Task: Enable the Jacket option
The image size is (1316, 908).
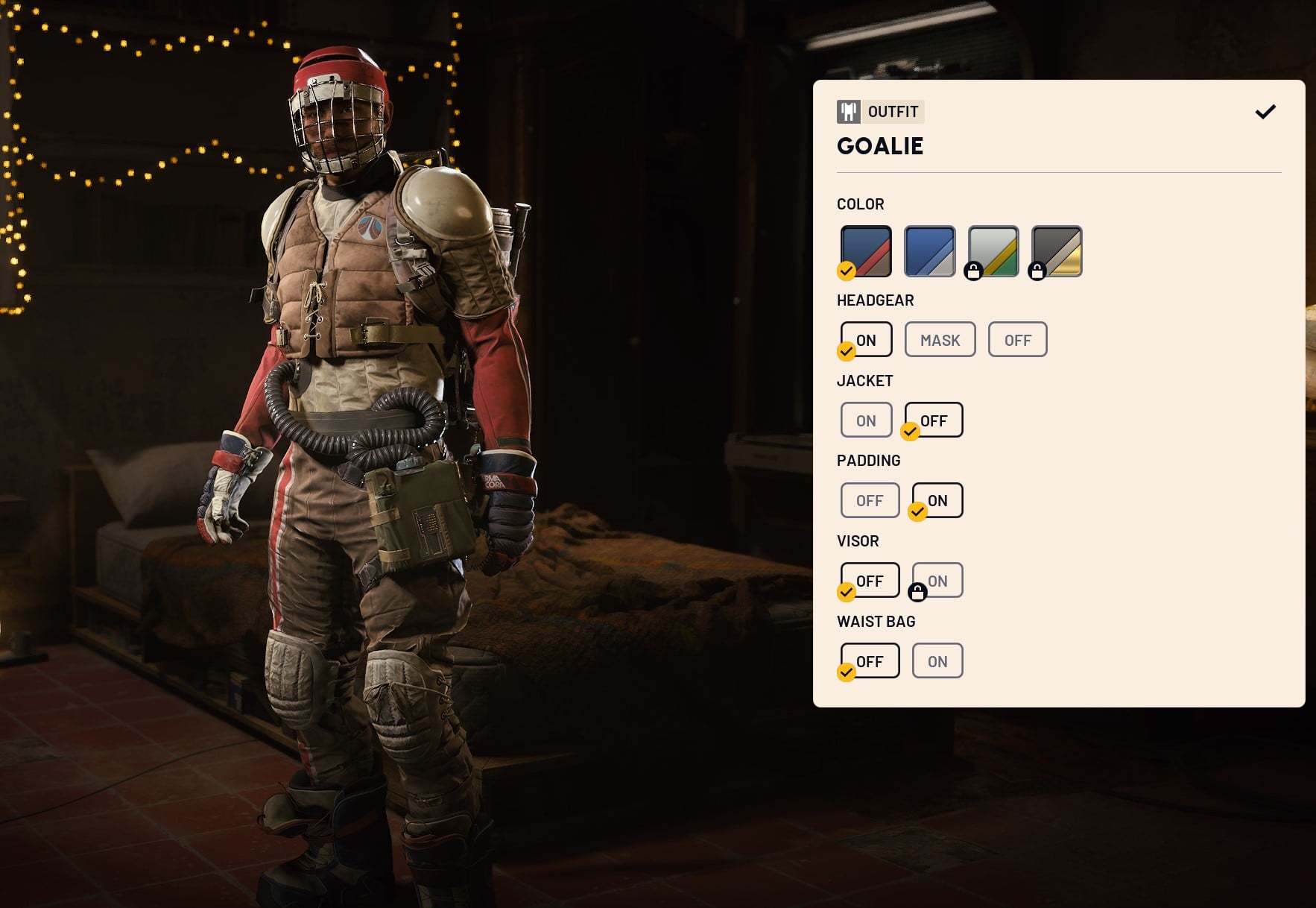Action: click(x=866, y=420)
